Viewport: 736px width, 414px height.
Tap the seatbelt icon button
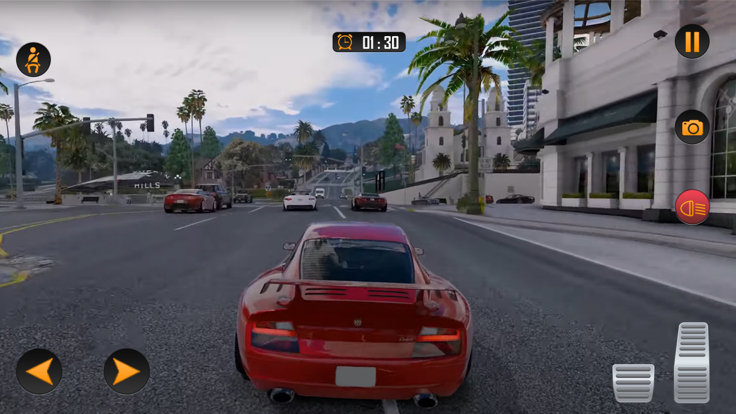(33, 60)
